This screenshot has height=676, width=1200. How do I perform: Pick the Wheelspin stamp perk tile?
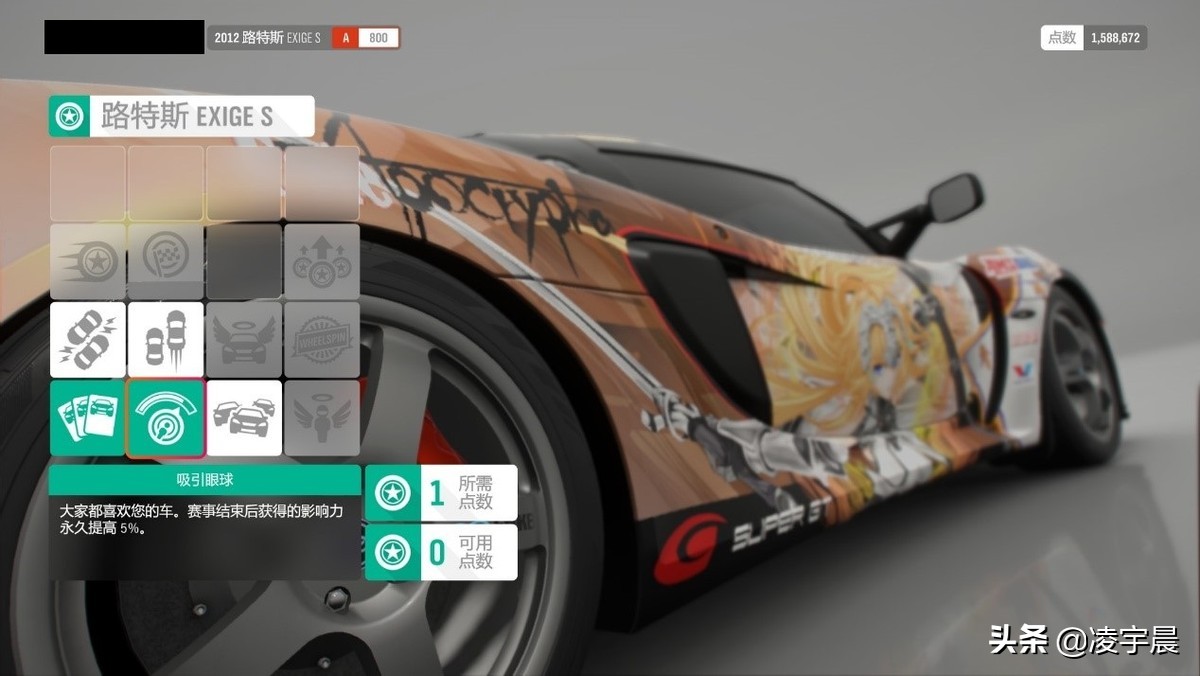tap(322, 339)
